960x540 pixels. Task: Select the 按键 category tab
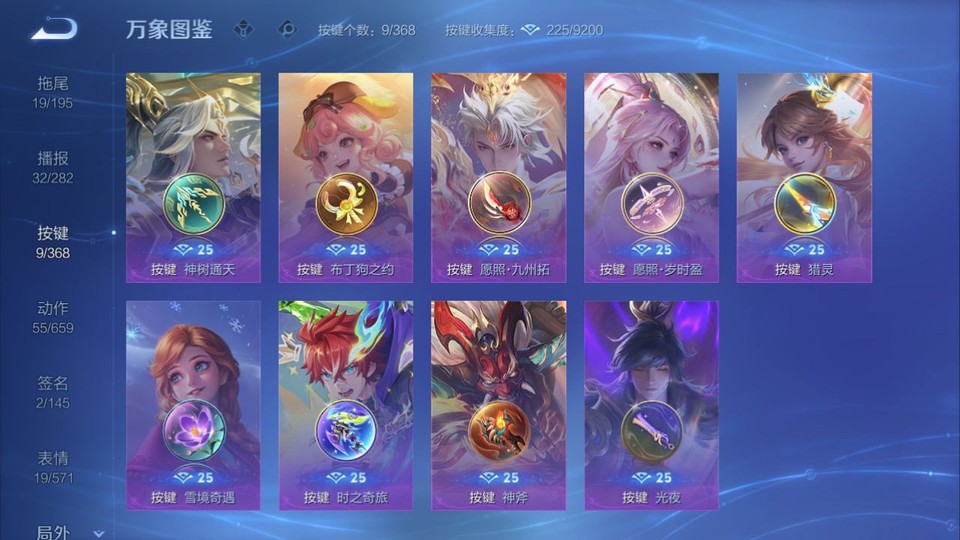53,242
